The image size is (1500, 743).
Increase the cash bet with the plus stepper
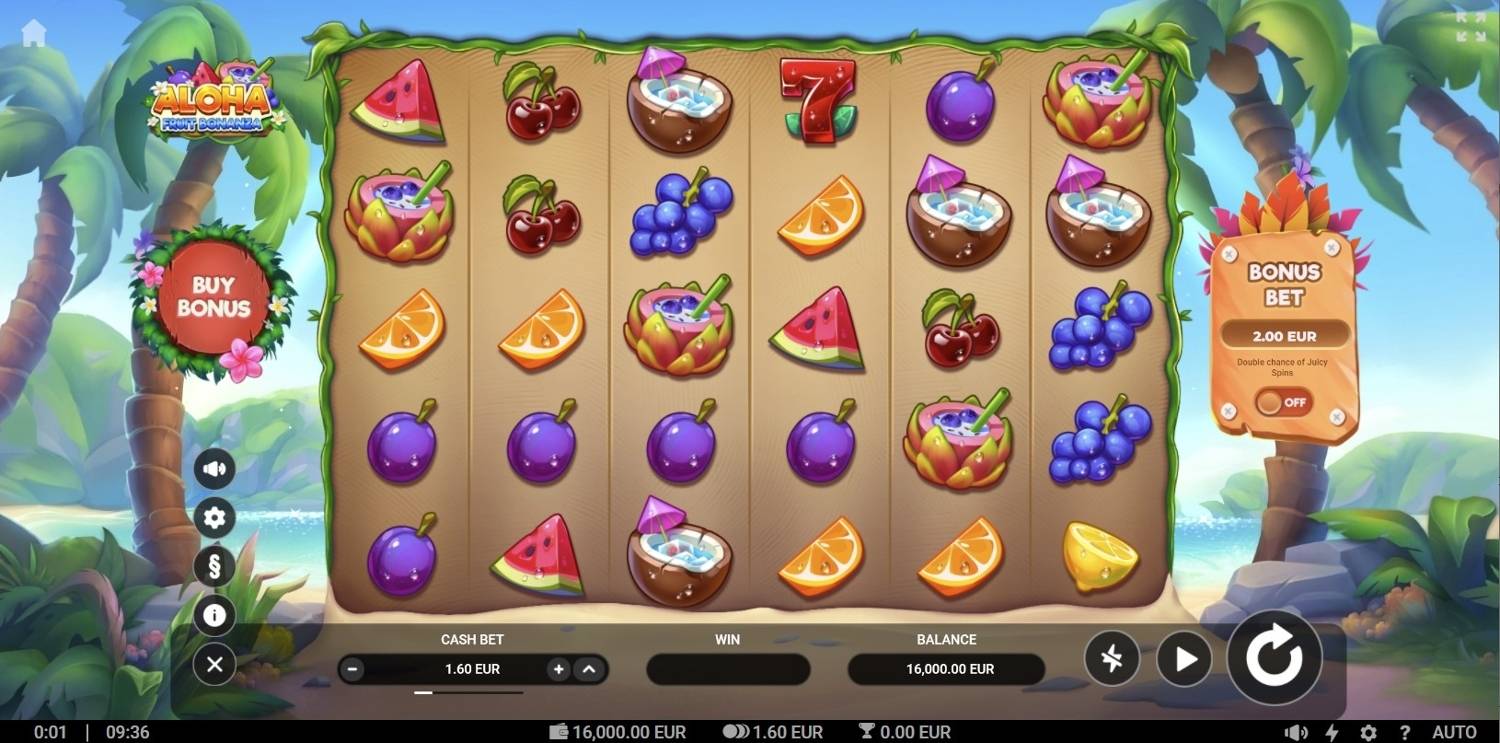coord(557,669)
